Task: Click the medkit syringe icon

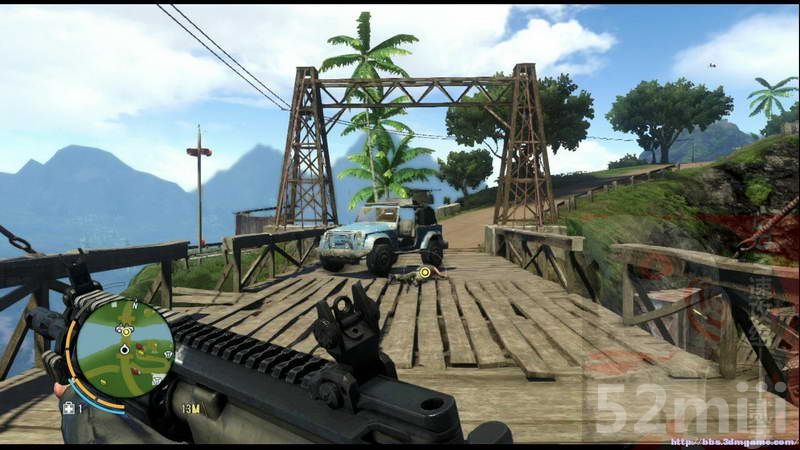Action: coord(69,408)
